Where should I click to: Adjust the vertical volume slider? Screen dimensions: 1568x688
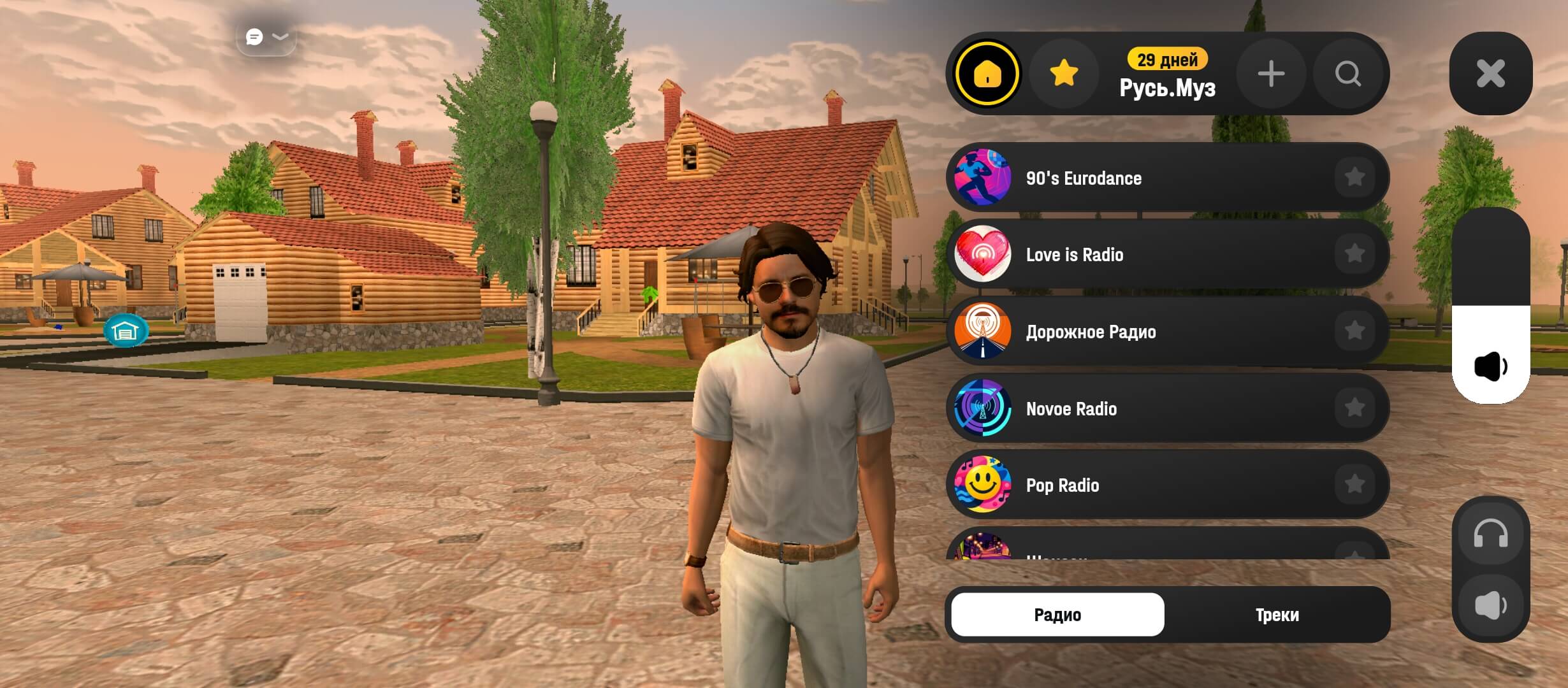pyautogui.click(x=1490, y=306)
